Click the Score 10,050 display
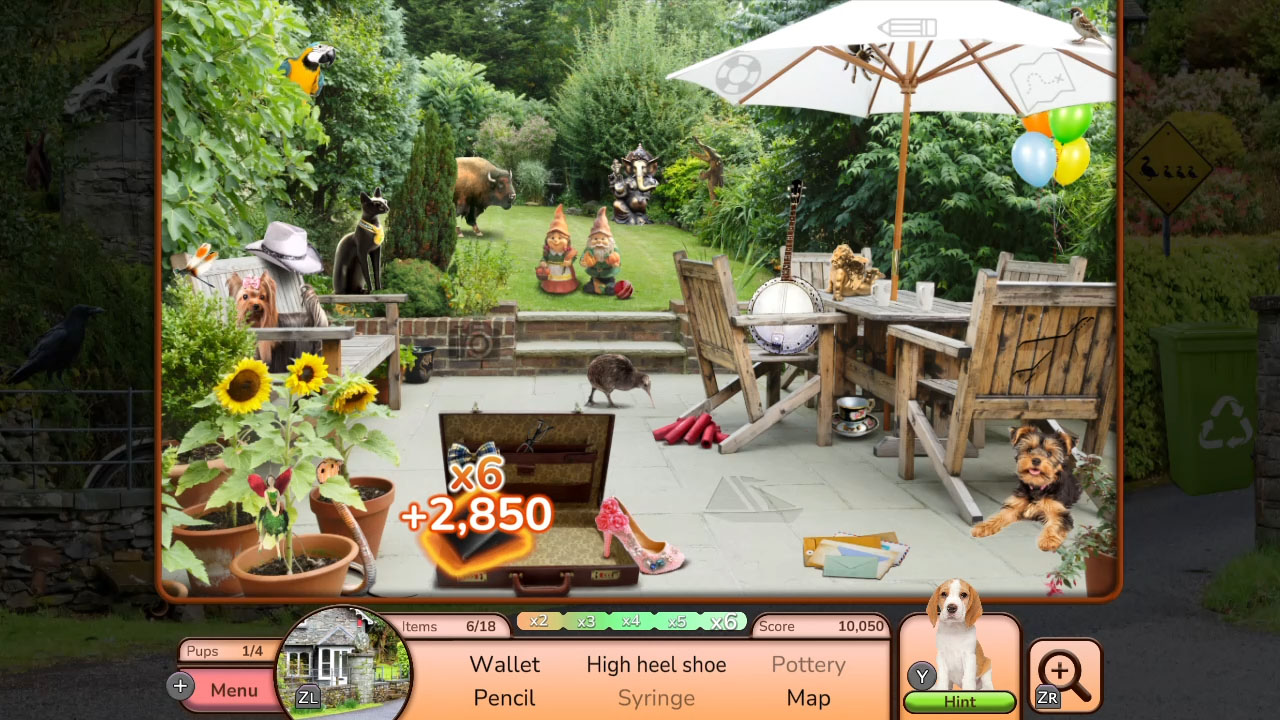The height and width of the screenshot is (720, 1280). pyautogui.click(x=820, y=626)
